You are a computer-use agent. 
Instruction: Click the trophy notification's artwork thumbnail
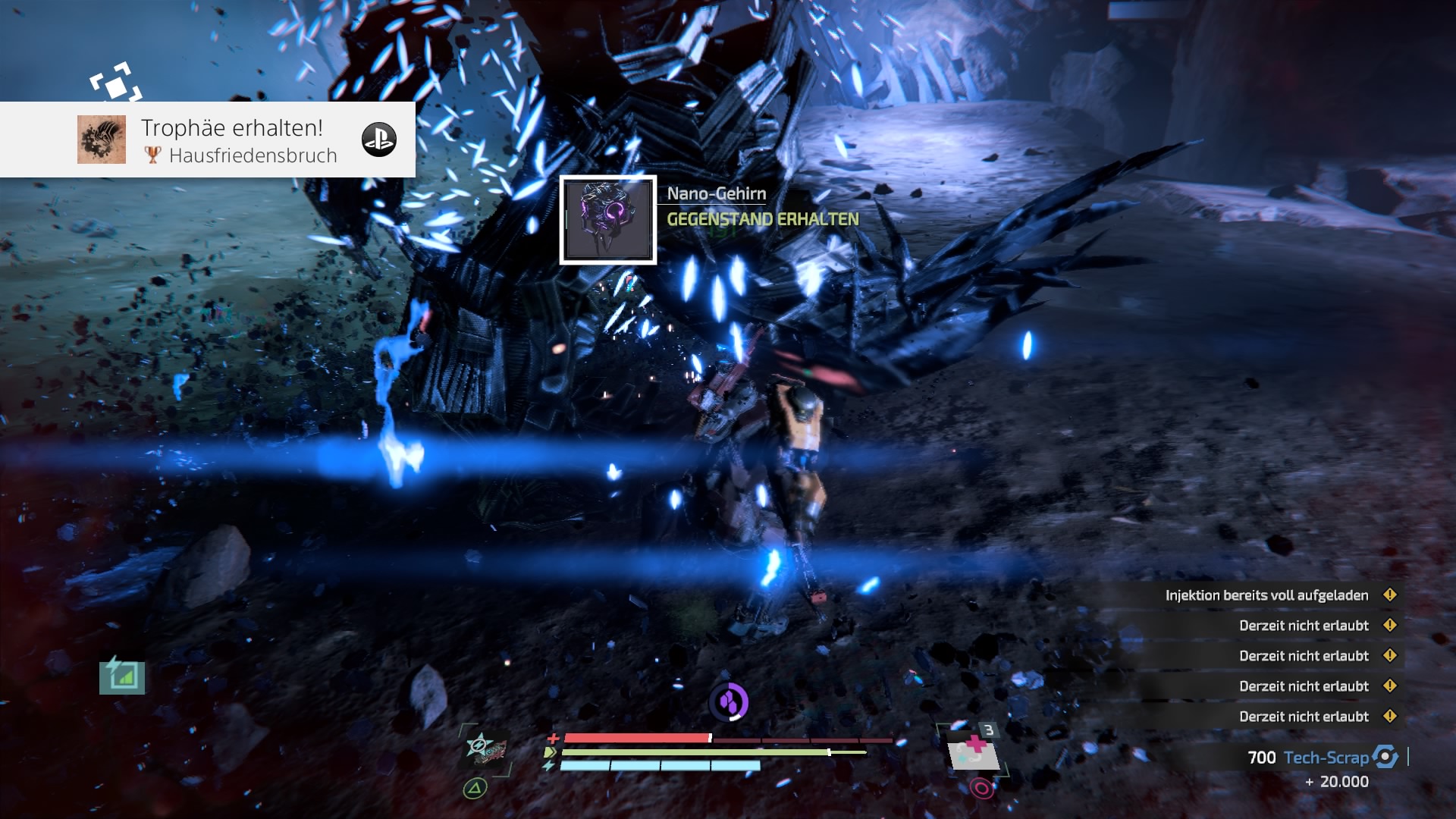102,140
